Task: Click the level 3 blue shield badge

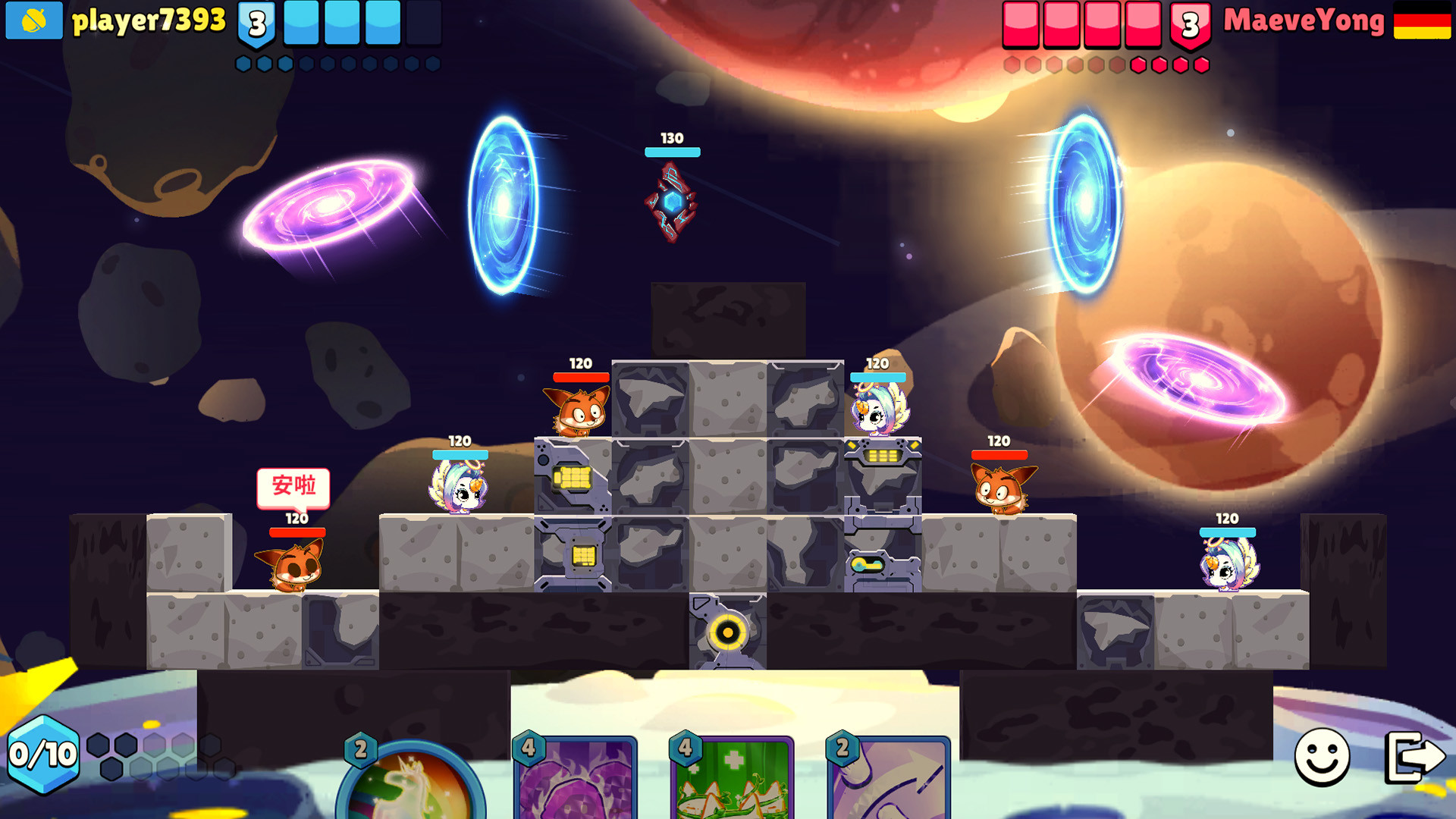Action: [x=255, y=24]
